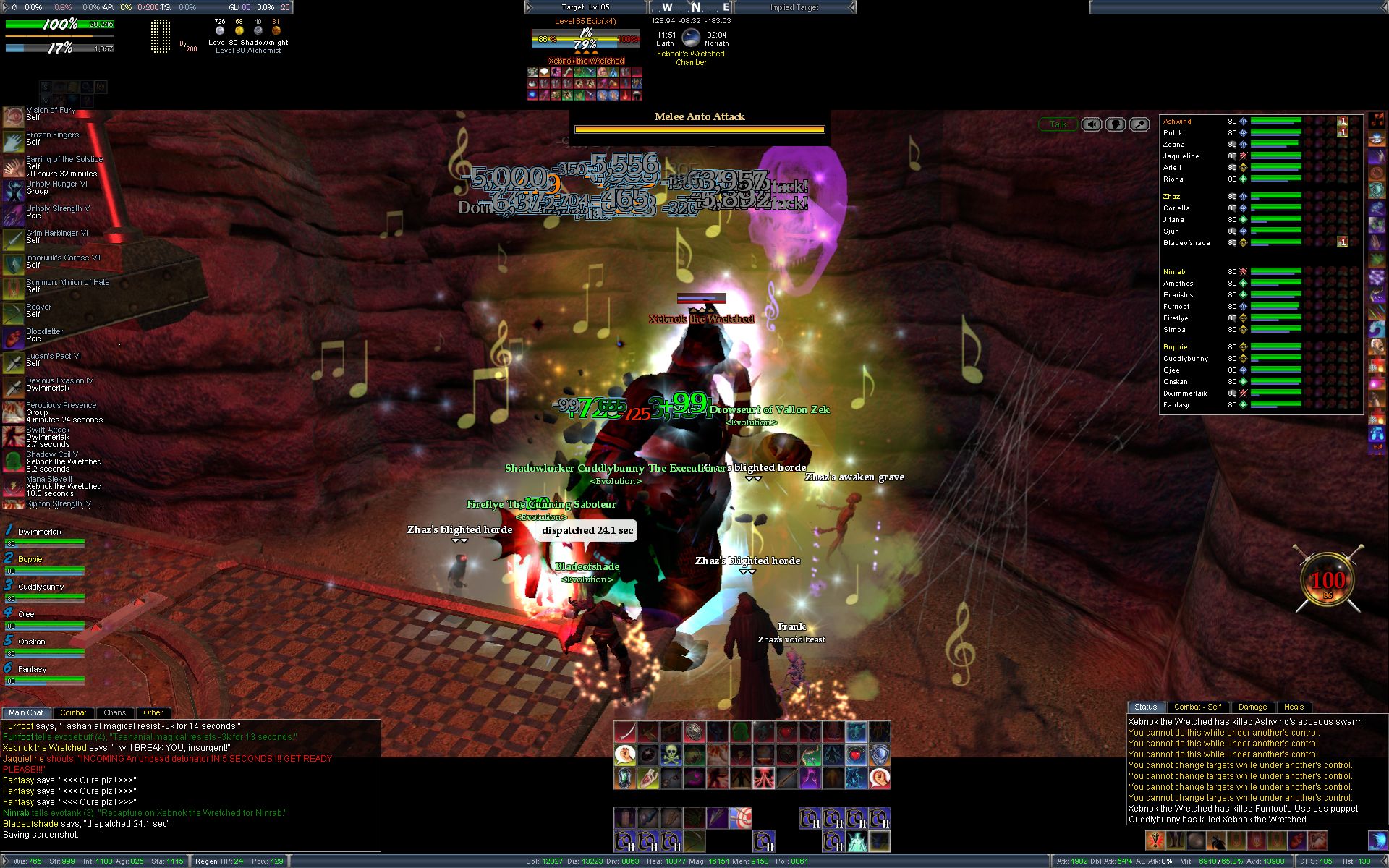This screenshot has width=1389, height=868.
Task: Select group member Onskan
Action: [x=32, y=642]
